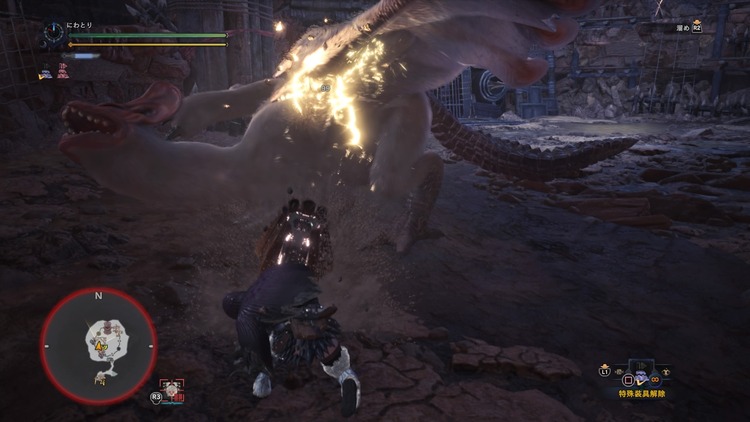This screenshot has width=750, height=422.
Task: Click the blue mantle status icon
Action: pyautogui.click(x=45, y=72)
